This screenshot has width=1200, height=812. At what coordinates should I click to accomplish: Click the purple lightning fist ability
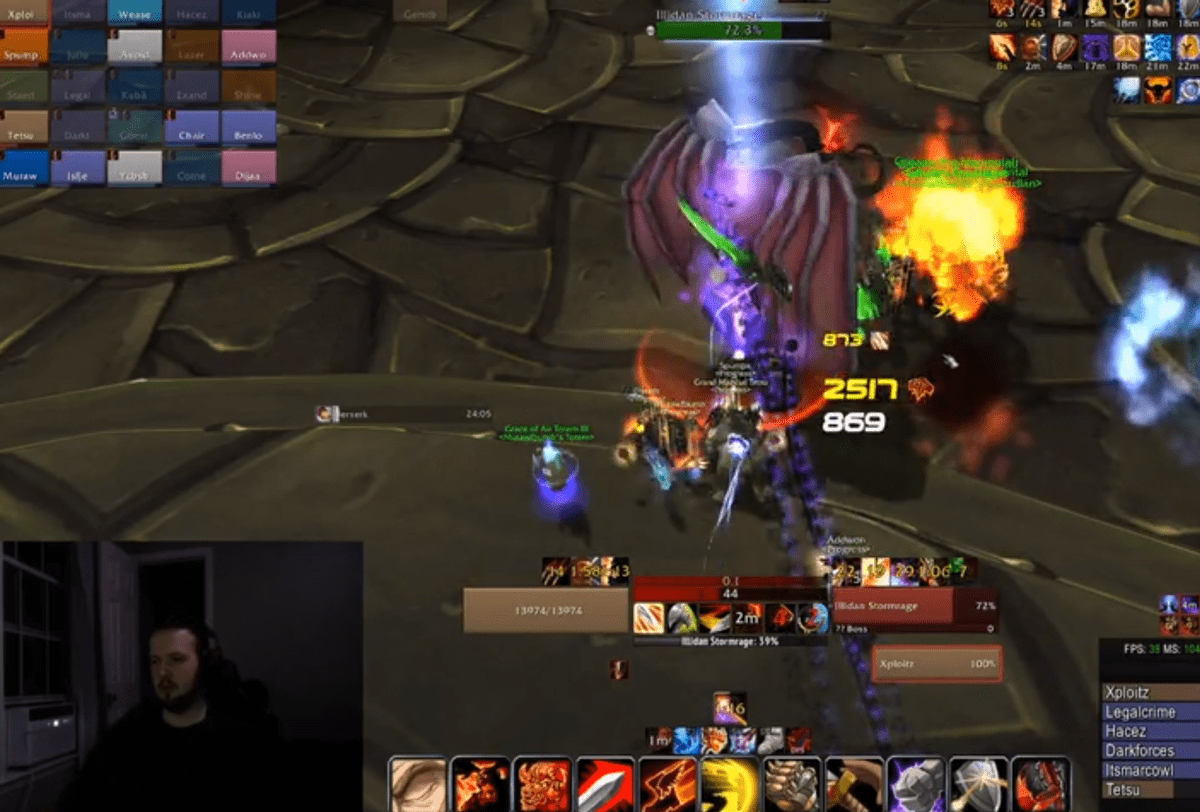916,785
